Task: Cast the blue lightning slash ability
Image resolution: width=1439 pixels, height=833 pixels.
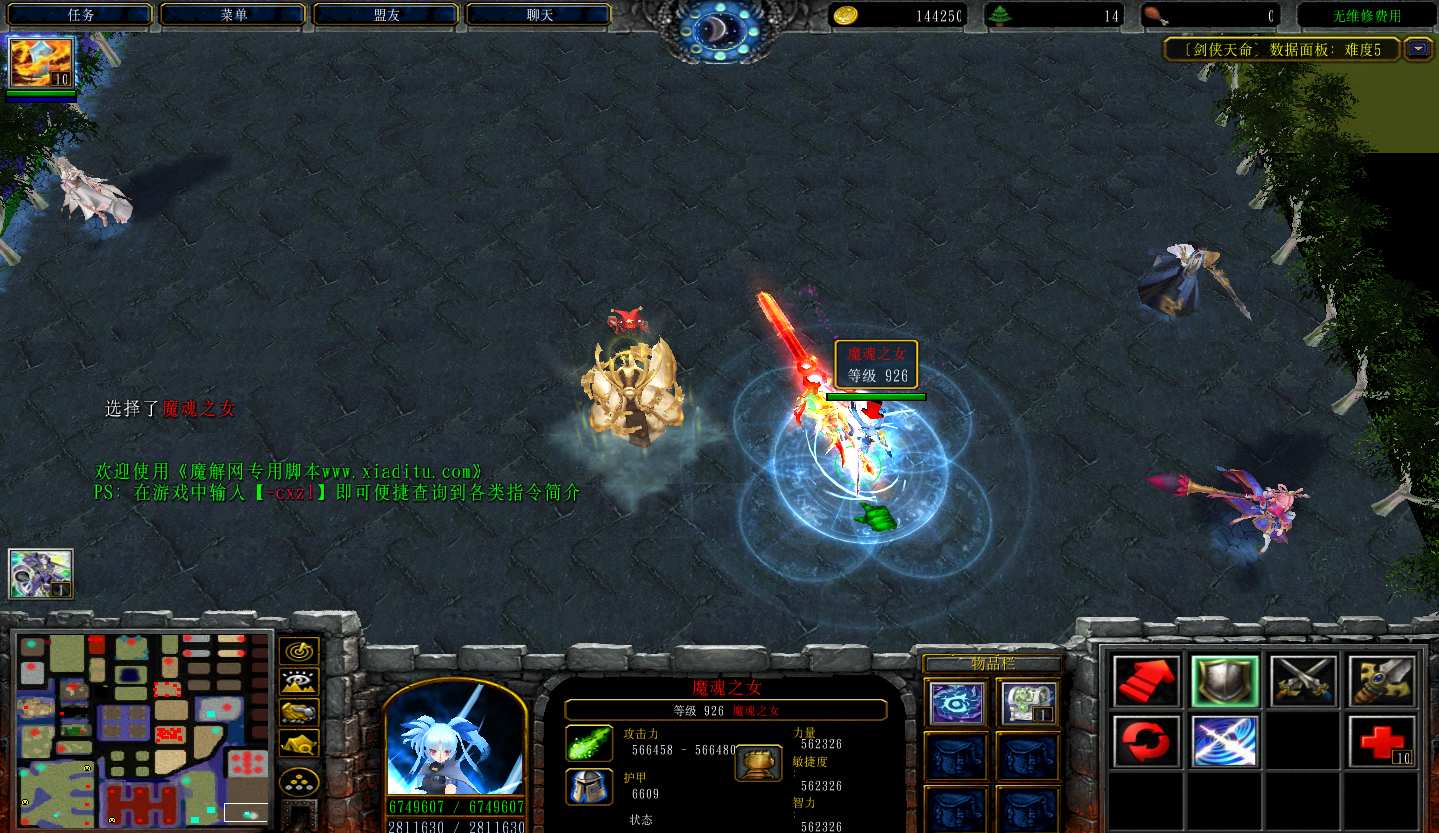Action: point(1225,742)
